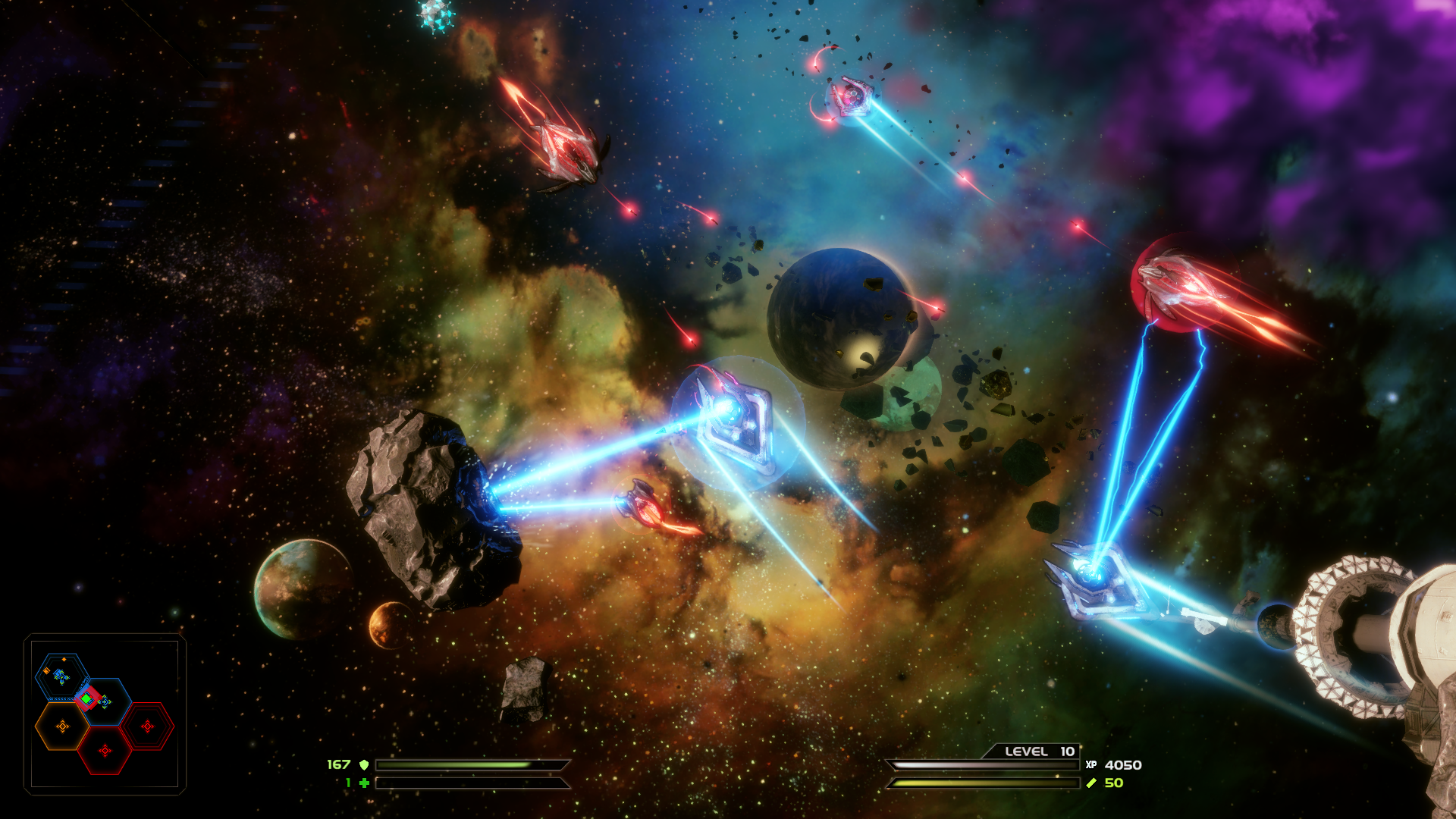Viewport: 1456px width, 819px height.
Task: Click the blue ally cluster icon in the top-left hexagon
Action: tap(61, 676)
